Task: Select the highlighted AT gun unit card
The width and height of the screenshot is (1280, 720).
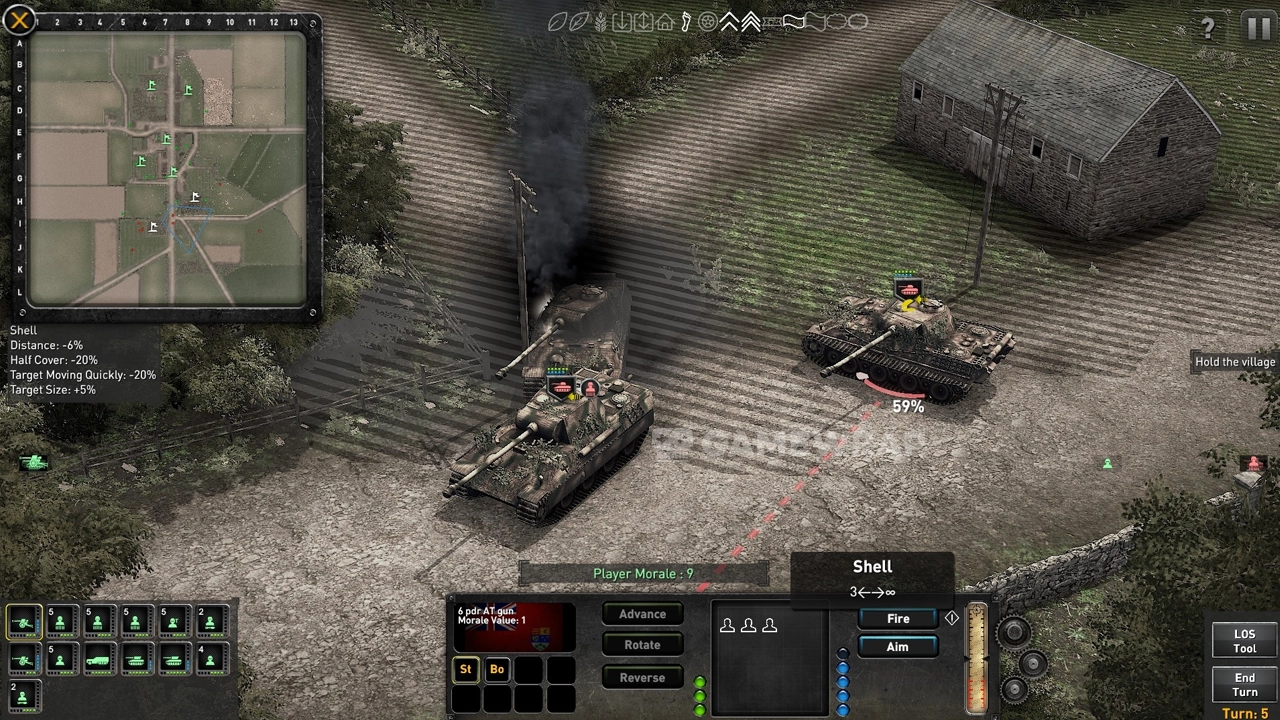Action: 23,622
